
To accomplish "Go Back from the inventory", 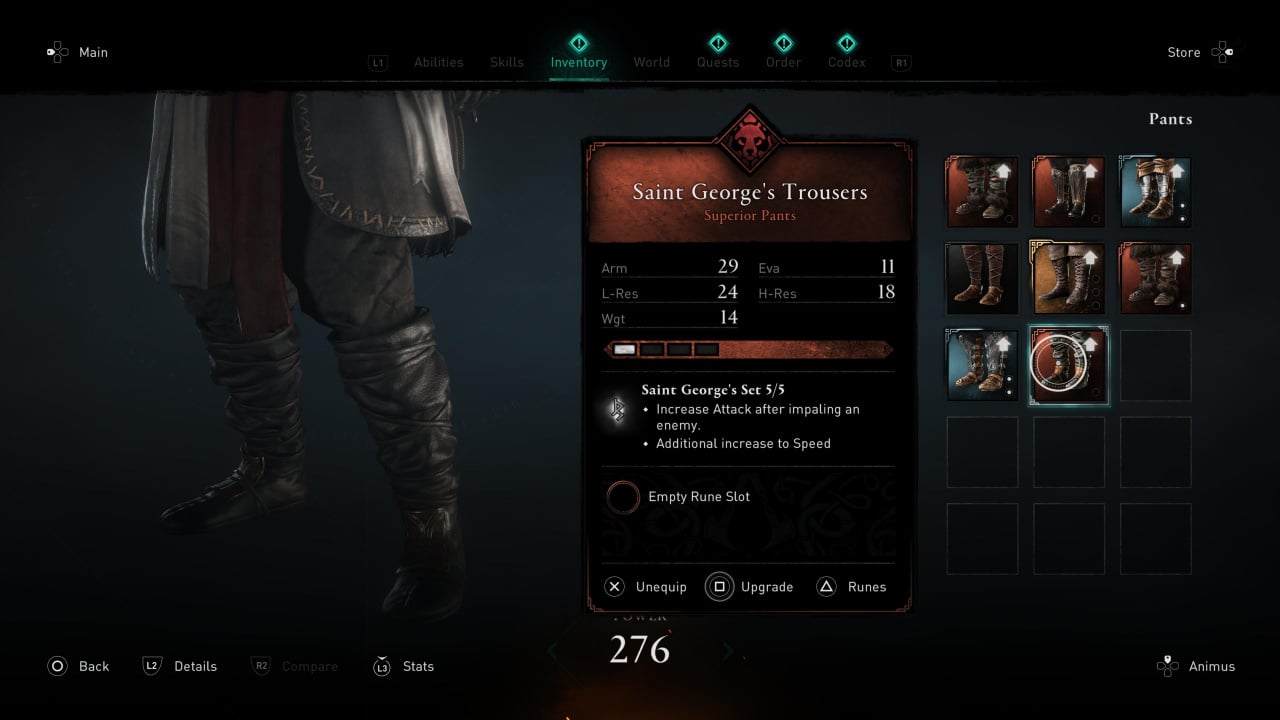I will click(x=79, y=666).
